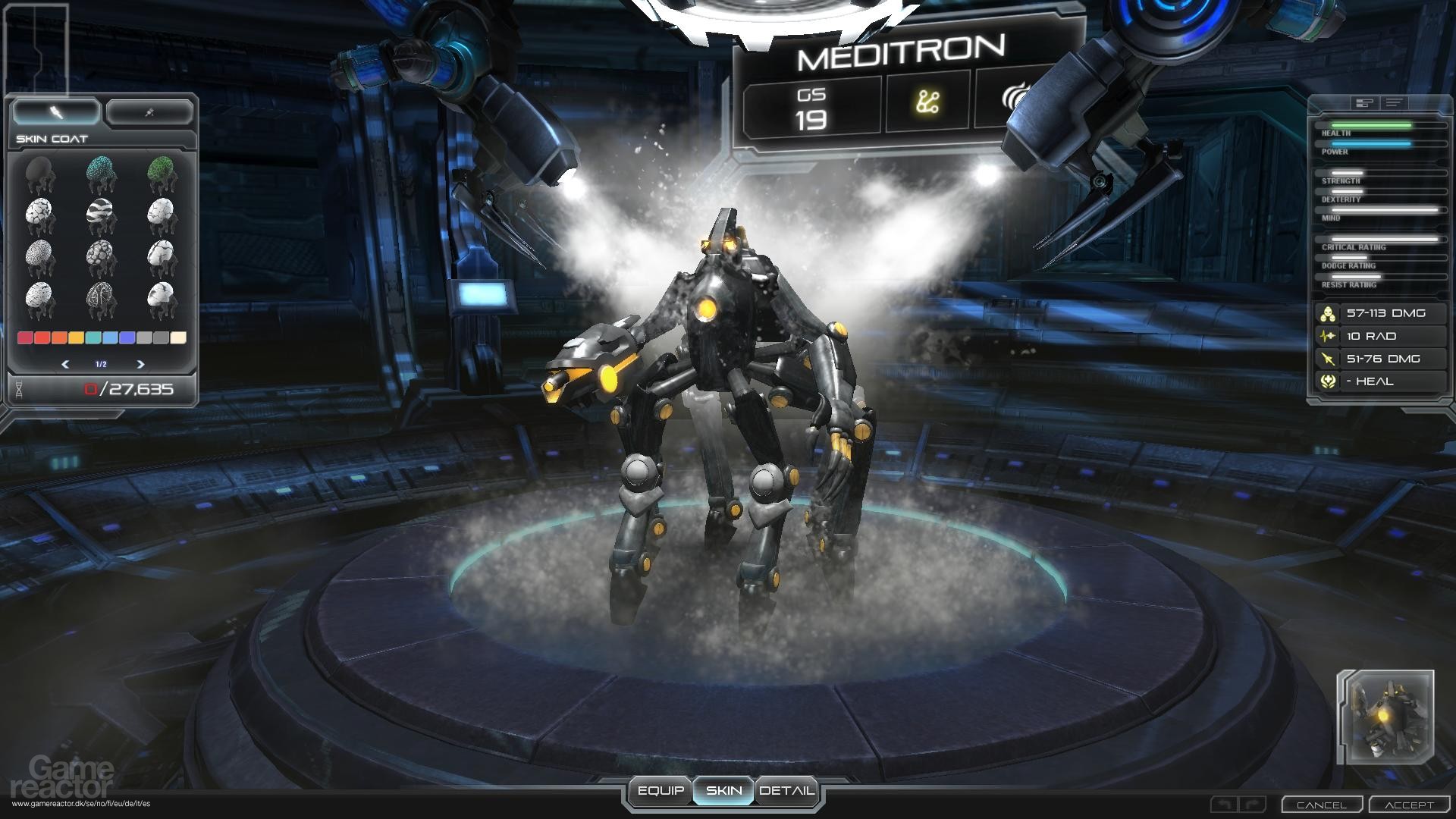Click the redo arrow near Cancel button
This screenshot has height=819, width=1456.
[1252, 803]
